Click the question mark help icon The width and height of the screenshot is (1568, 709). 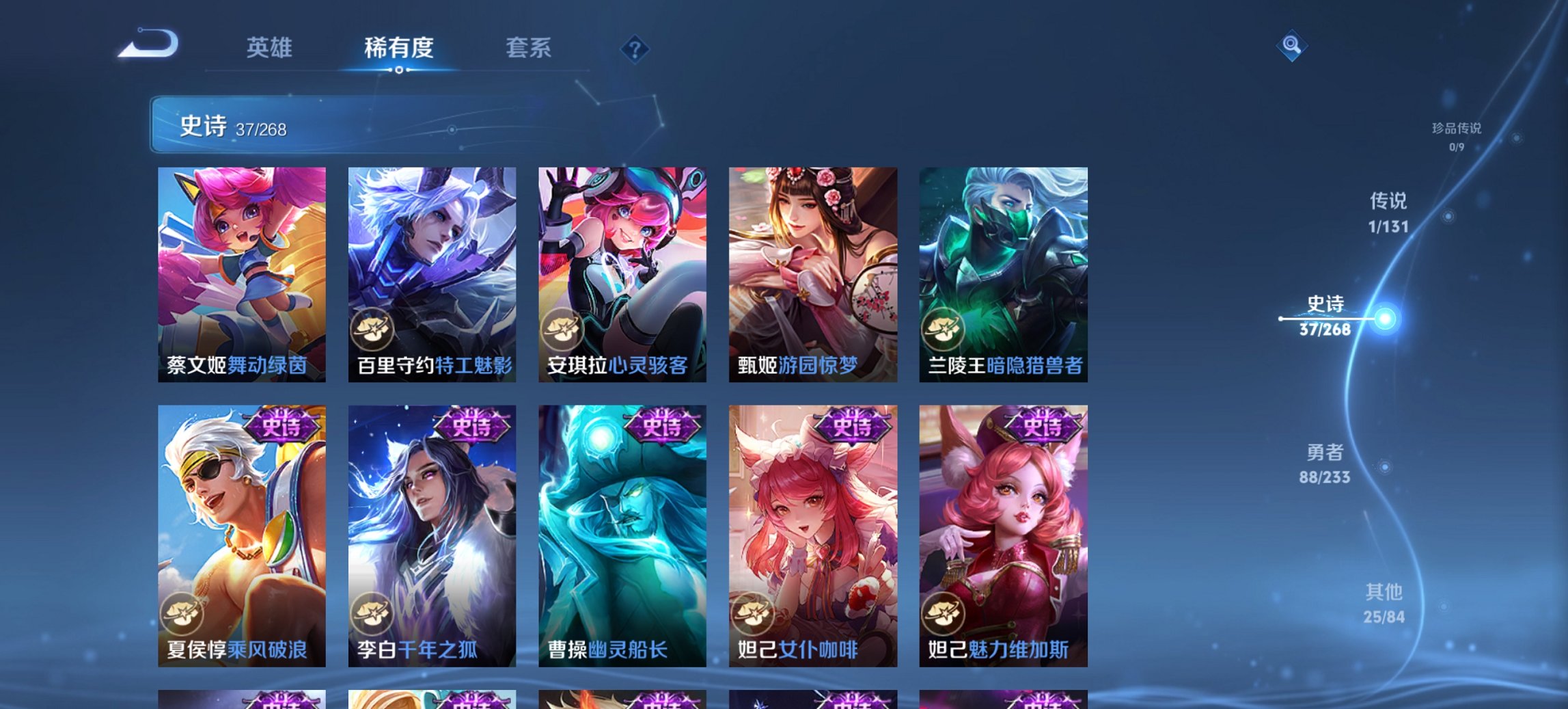pyautogui.click(x=633, y=49)
